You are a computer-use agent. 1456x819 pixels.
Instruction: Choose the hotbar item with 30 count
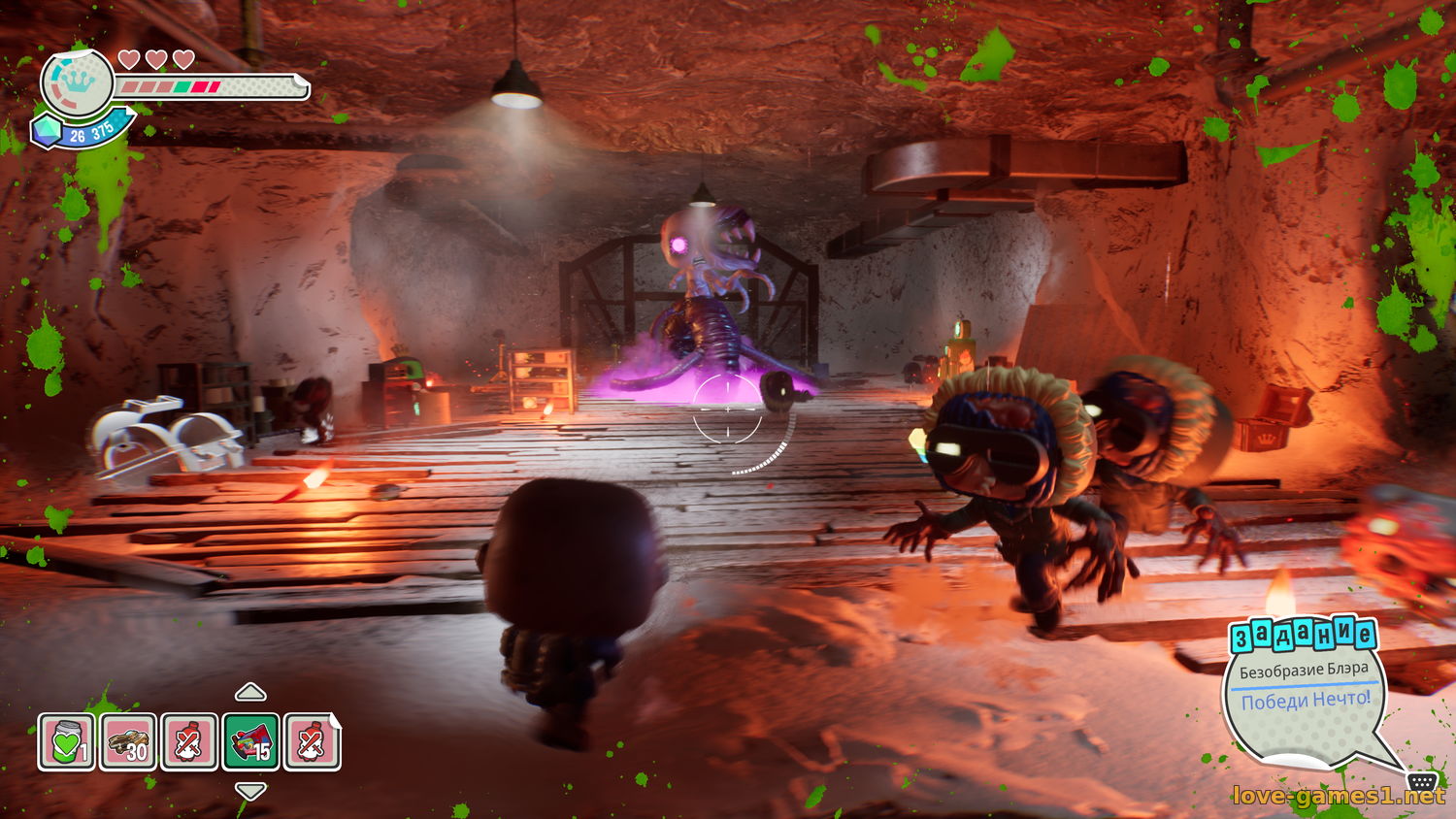128,742
